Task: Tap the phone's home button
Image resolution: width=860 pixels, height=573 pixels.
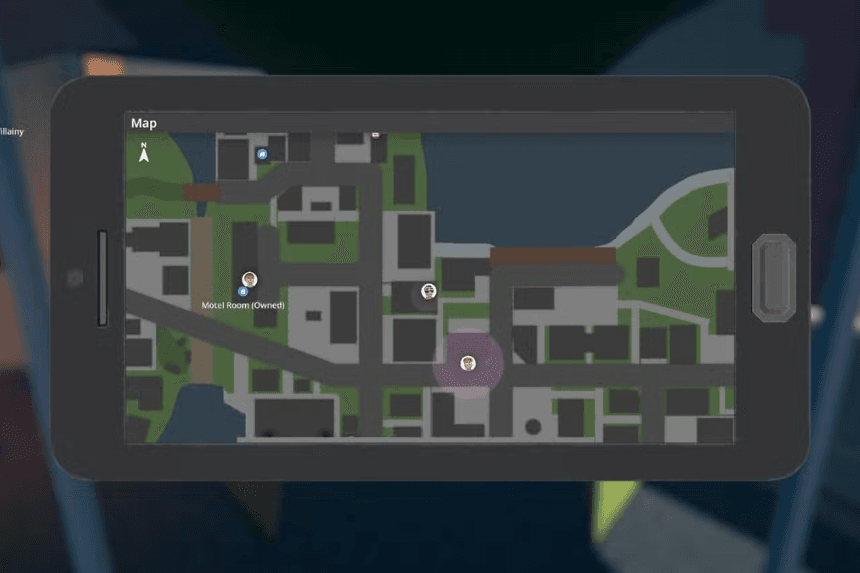Action: (773, 277)
